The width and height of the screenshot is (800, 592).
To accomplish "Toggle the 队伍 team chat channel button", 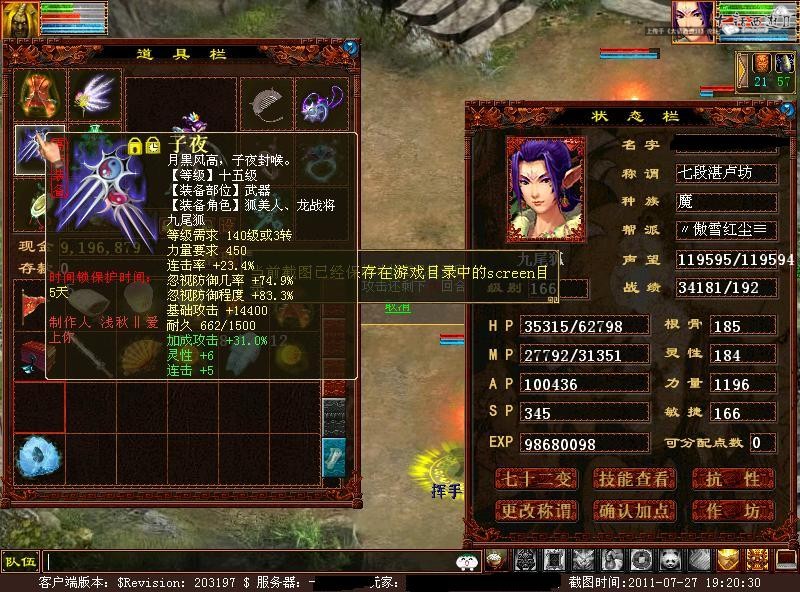I will 20,561.
